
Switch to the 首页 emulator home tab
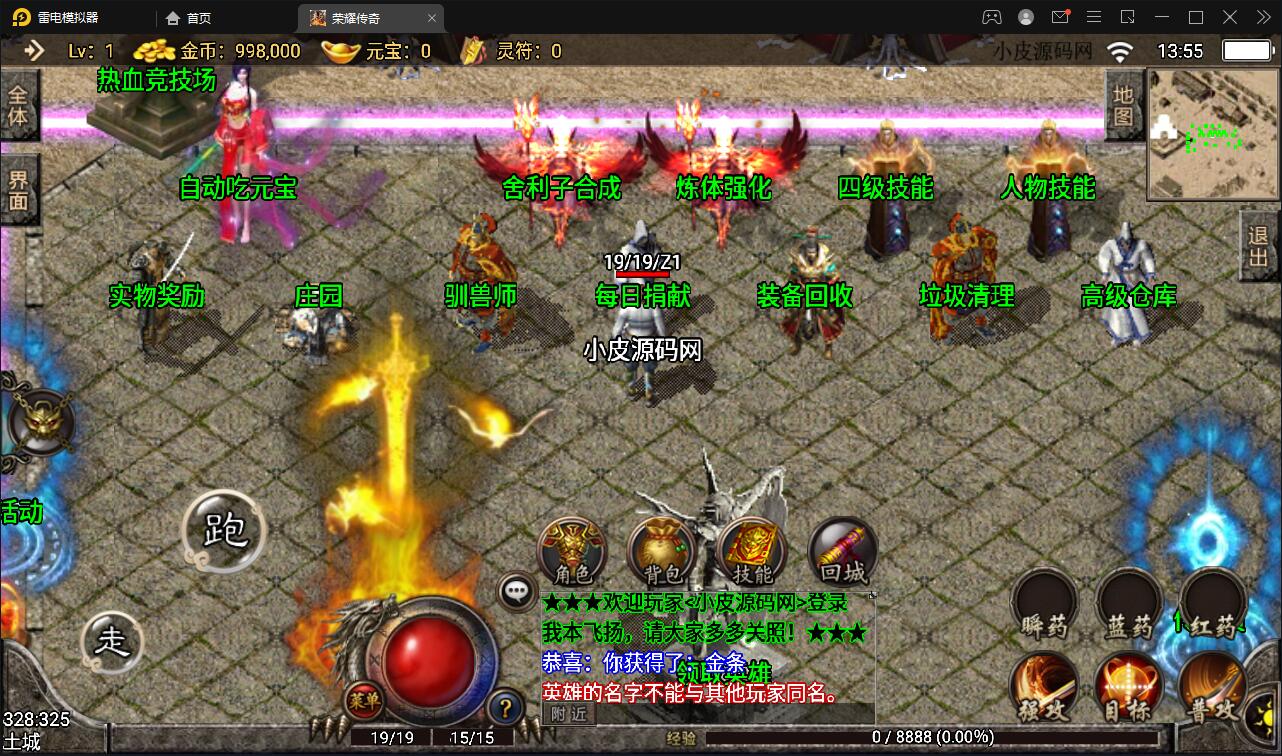189,18
